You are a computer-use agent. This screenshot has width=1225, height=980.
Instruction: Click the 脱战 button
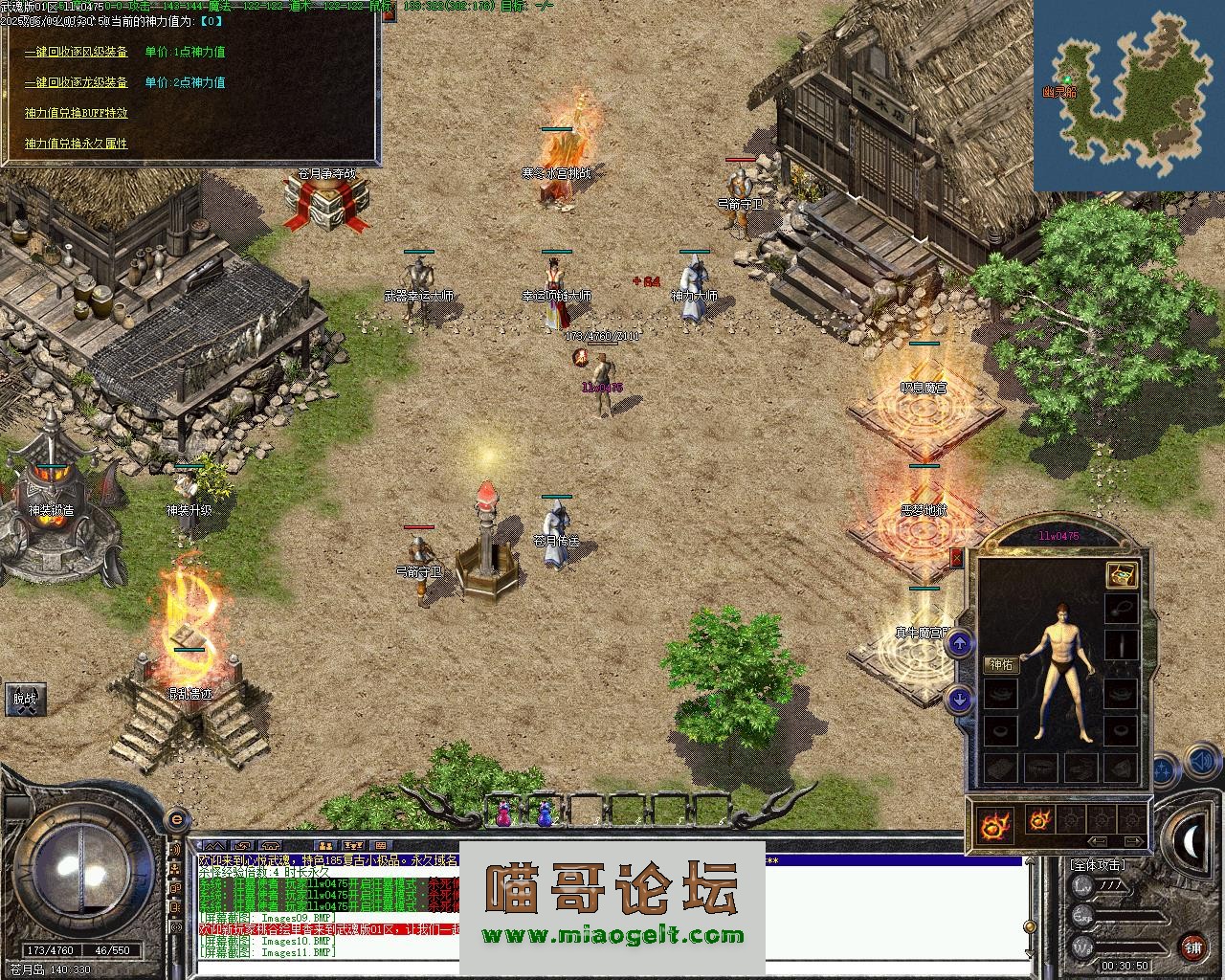click(x=25, y=699)
